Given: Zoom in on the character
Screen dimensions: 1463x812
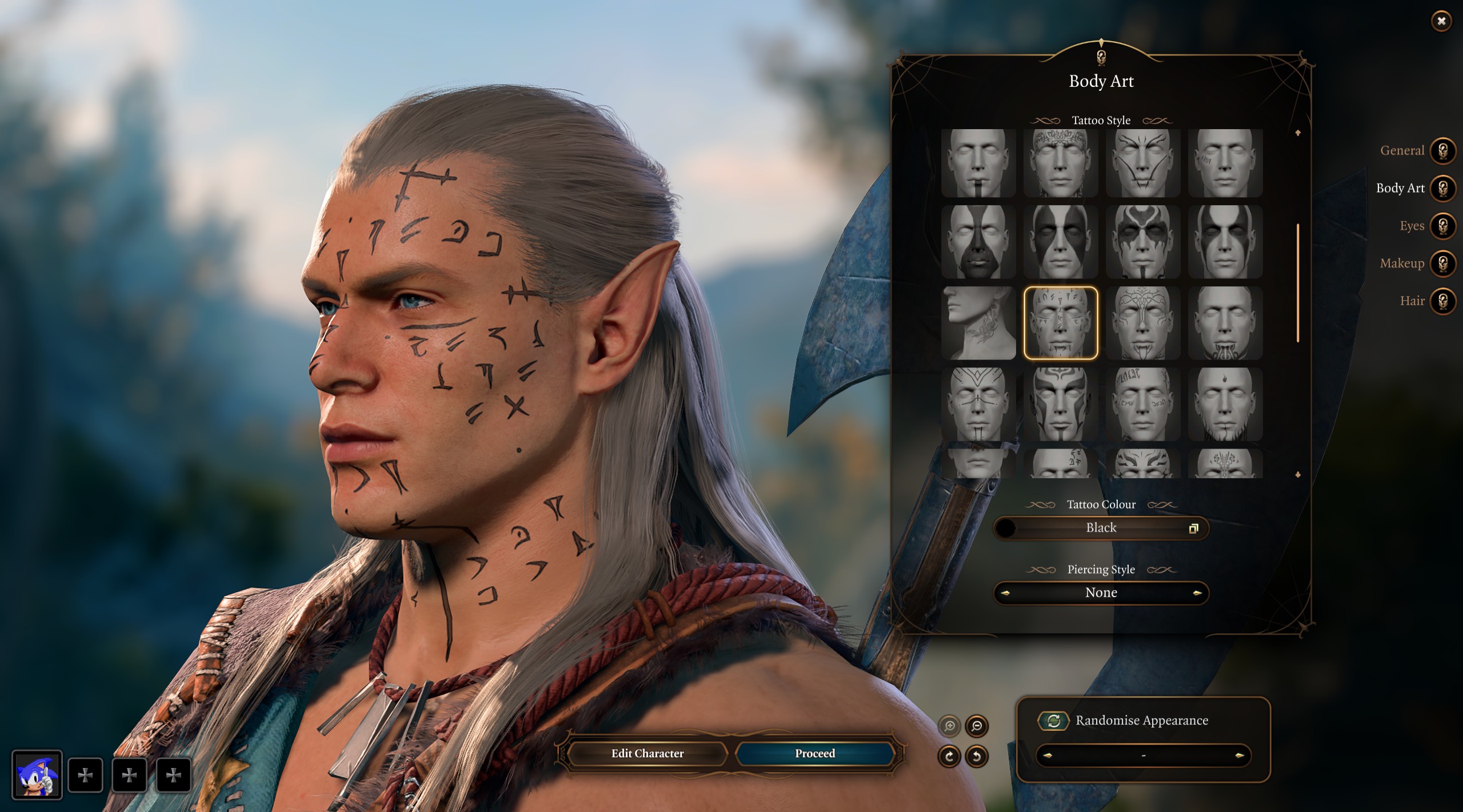Looking at the screenshot, I should (x=950, y=726).
